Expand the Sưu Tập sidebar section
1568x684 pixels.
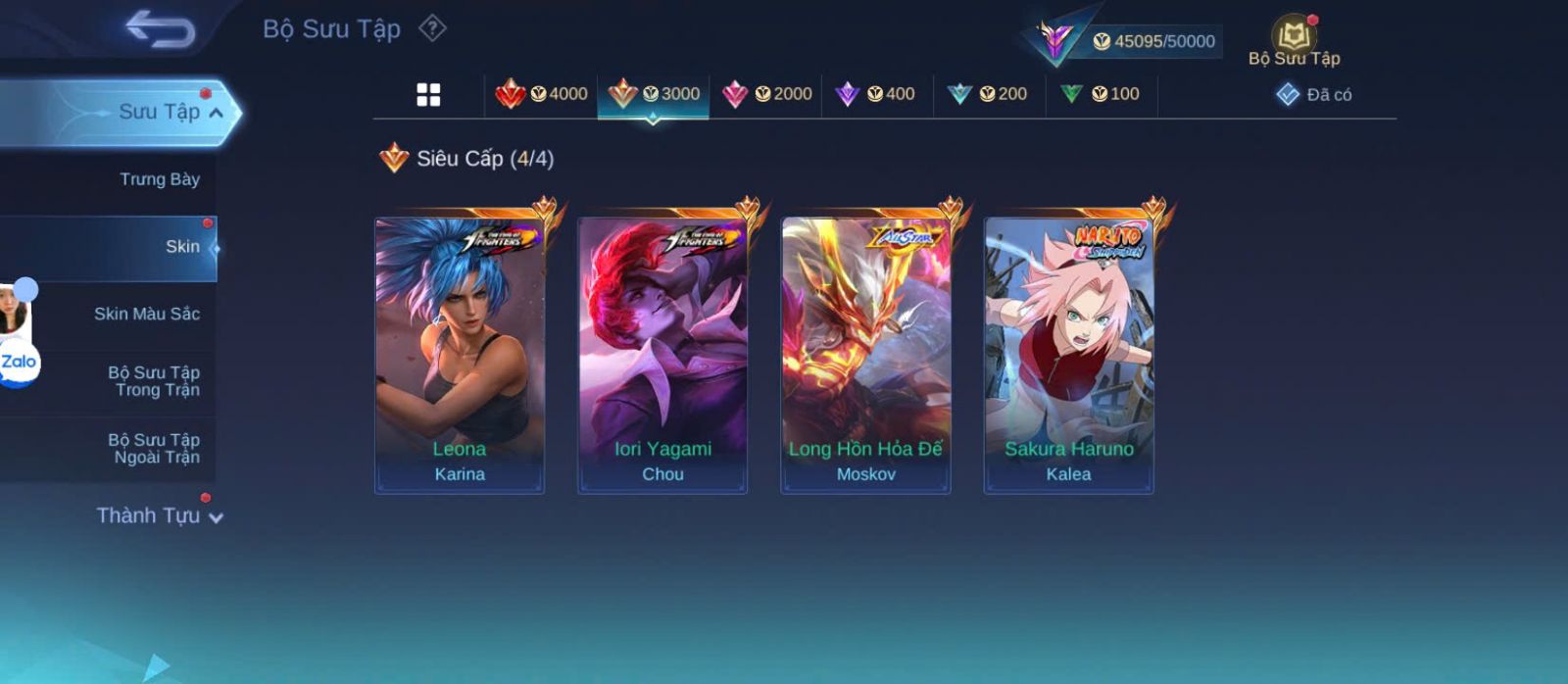(x=167, y=112)
